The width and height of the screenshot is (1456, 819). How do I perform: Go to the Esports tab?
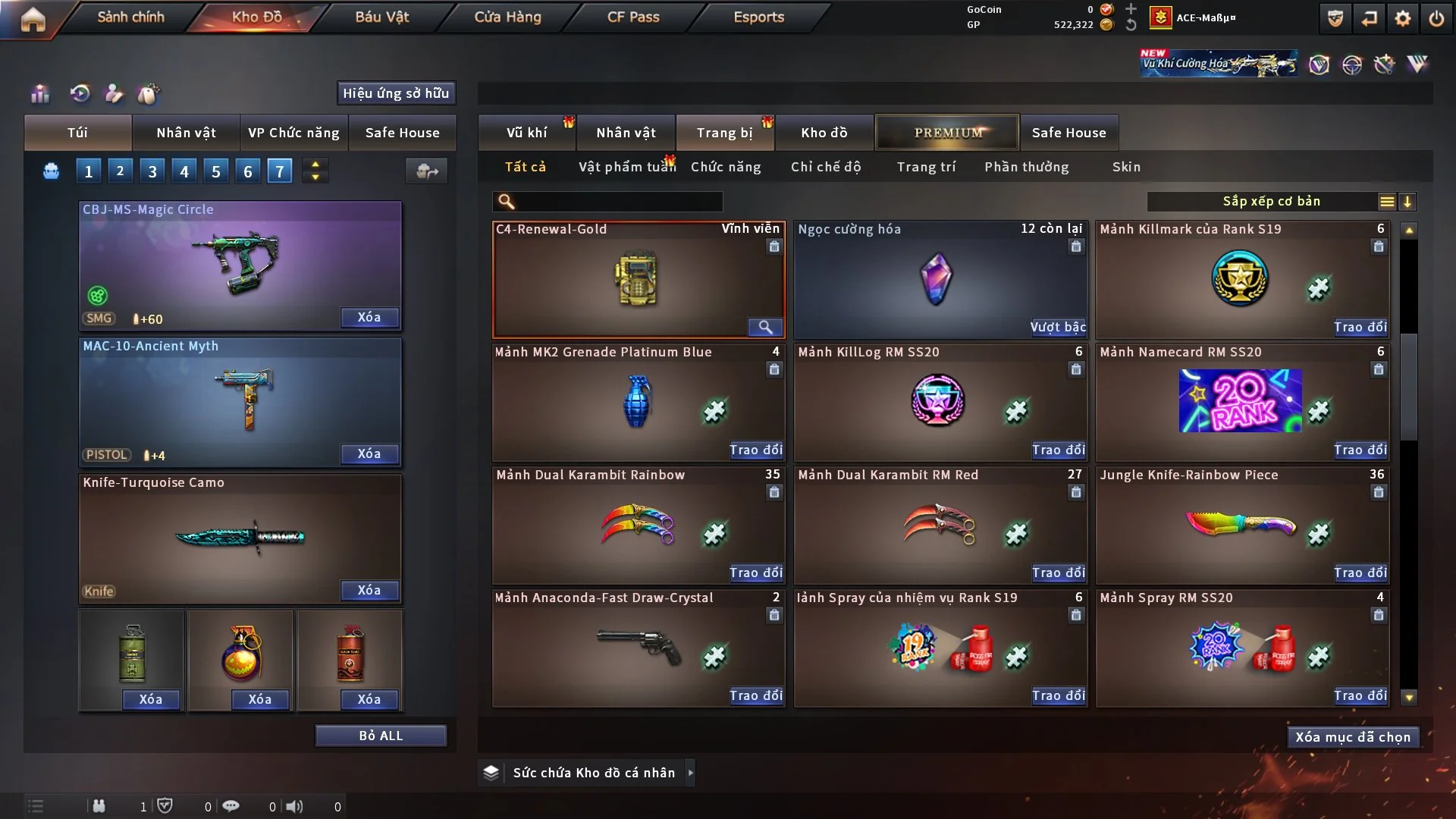tap(758, 17)
